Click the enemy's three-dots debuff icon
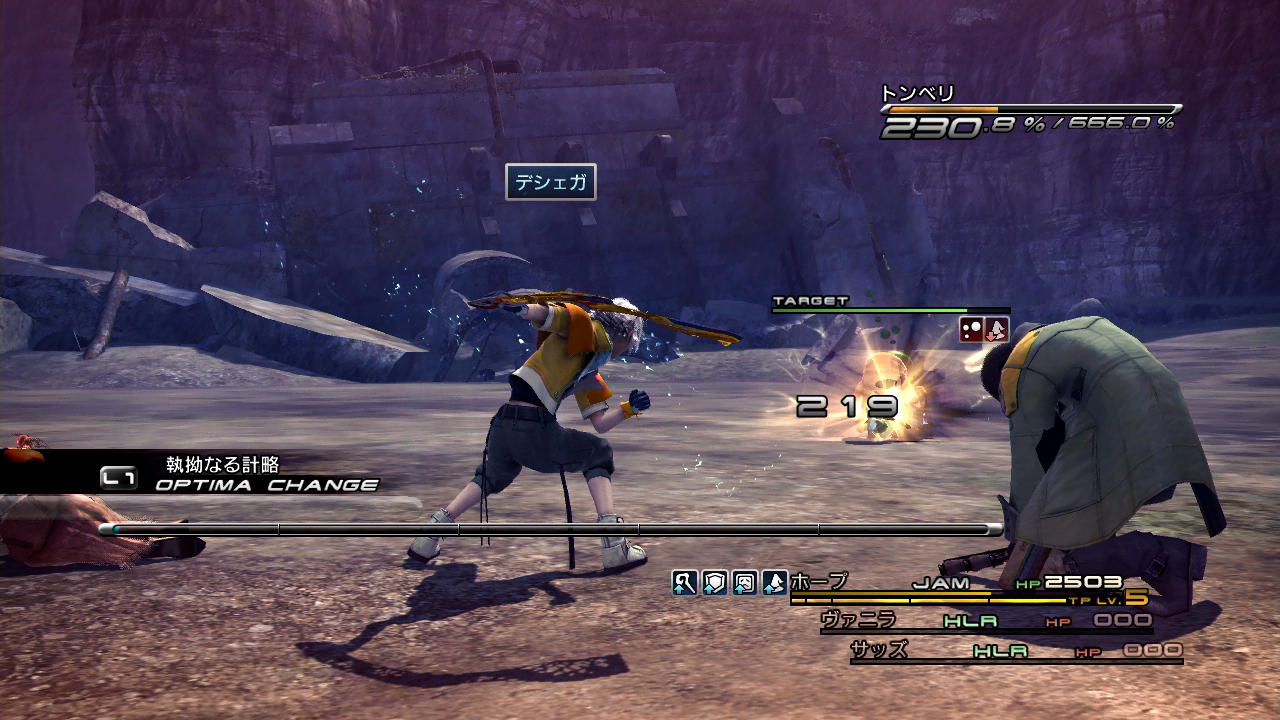This screenshot has width=1280, height=720. (x=971, y=330)
